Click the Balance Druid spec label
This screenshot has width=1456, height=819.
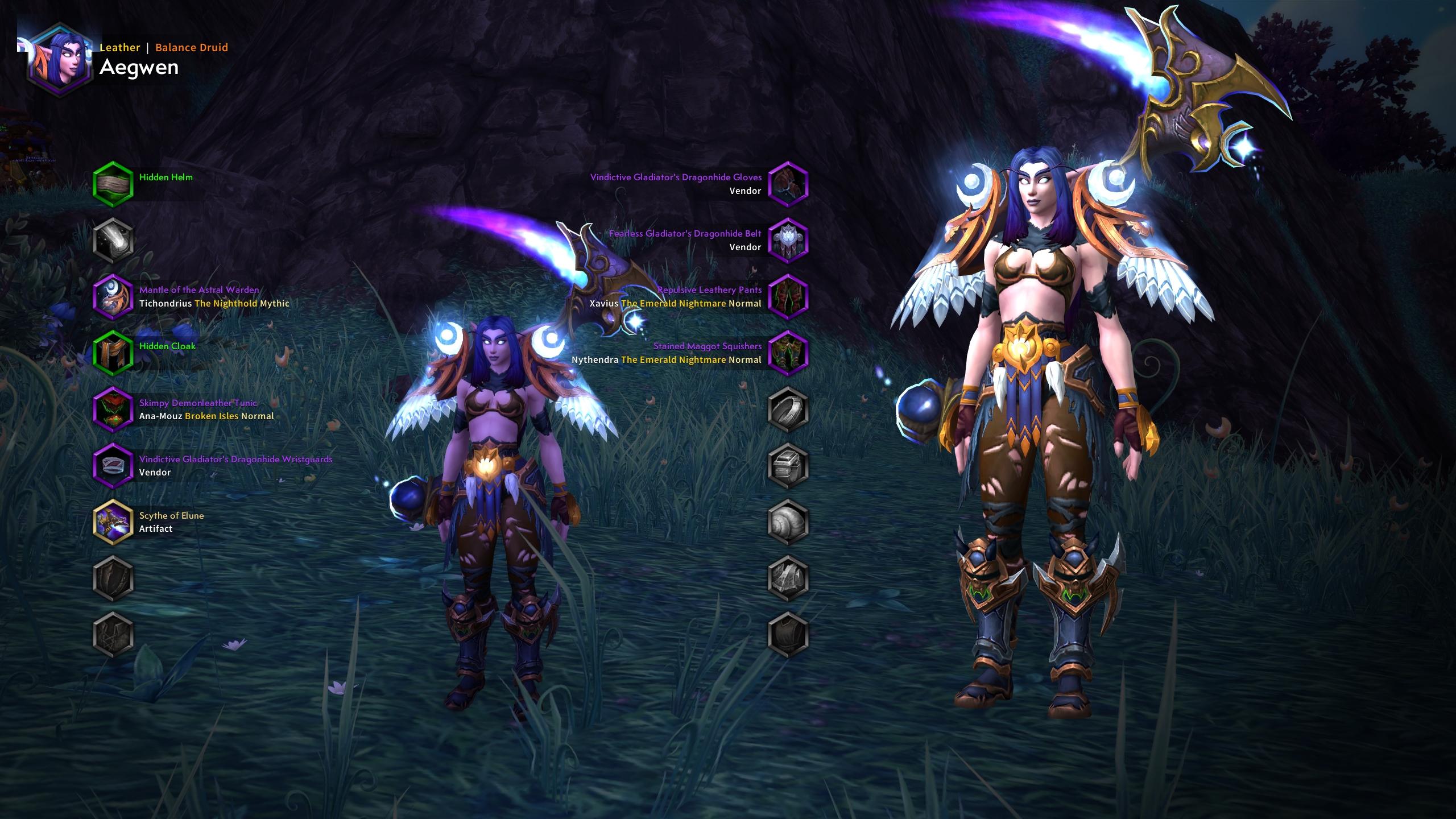pyautogui.click(x=191, y=47)
